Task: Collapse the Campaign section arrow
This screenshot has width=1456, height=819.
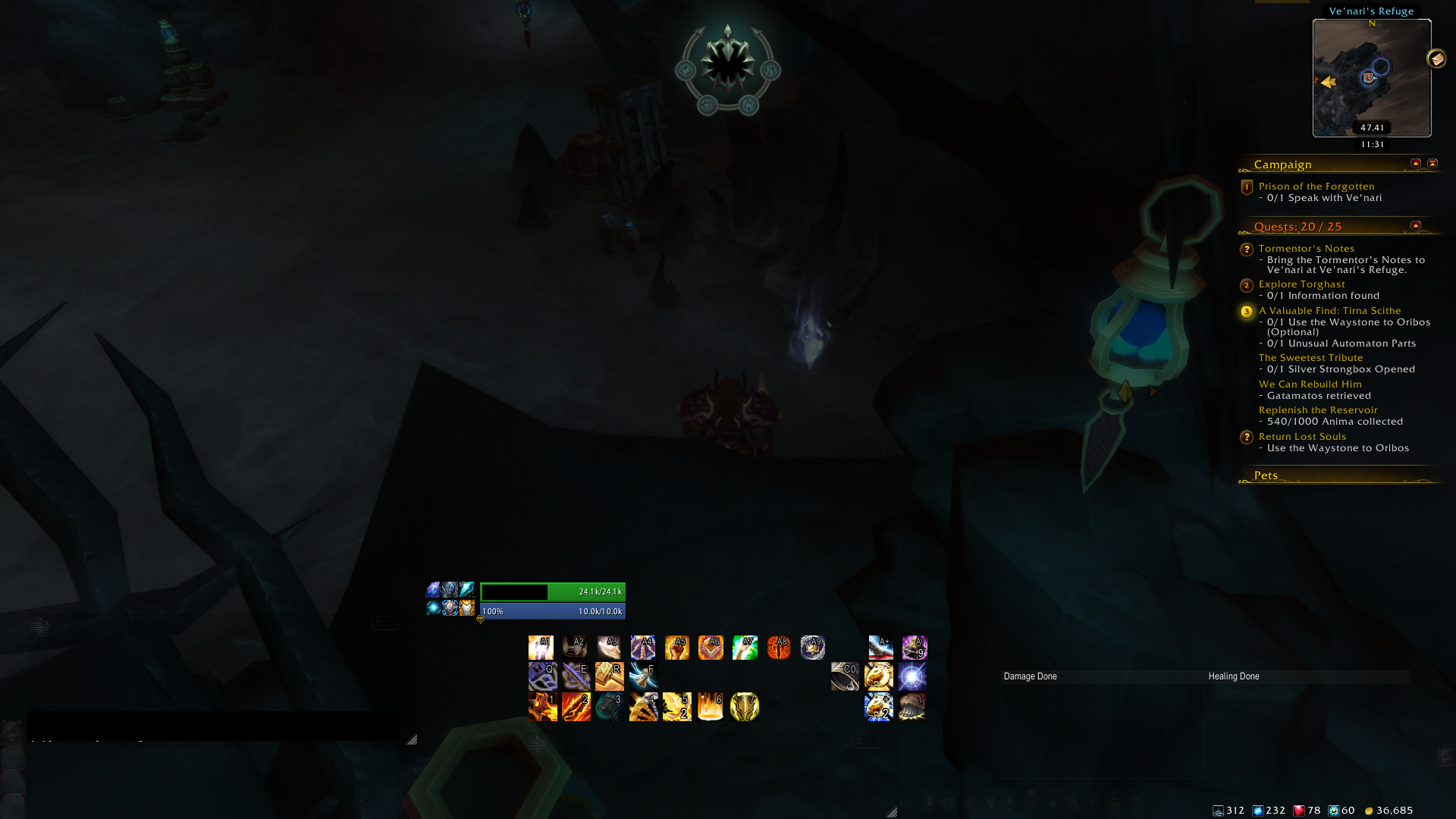Action: click(1414, 163)
